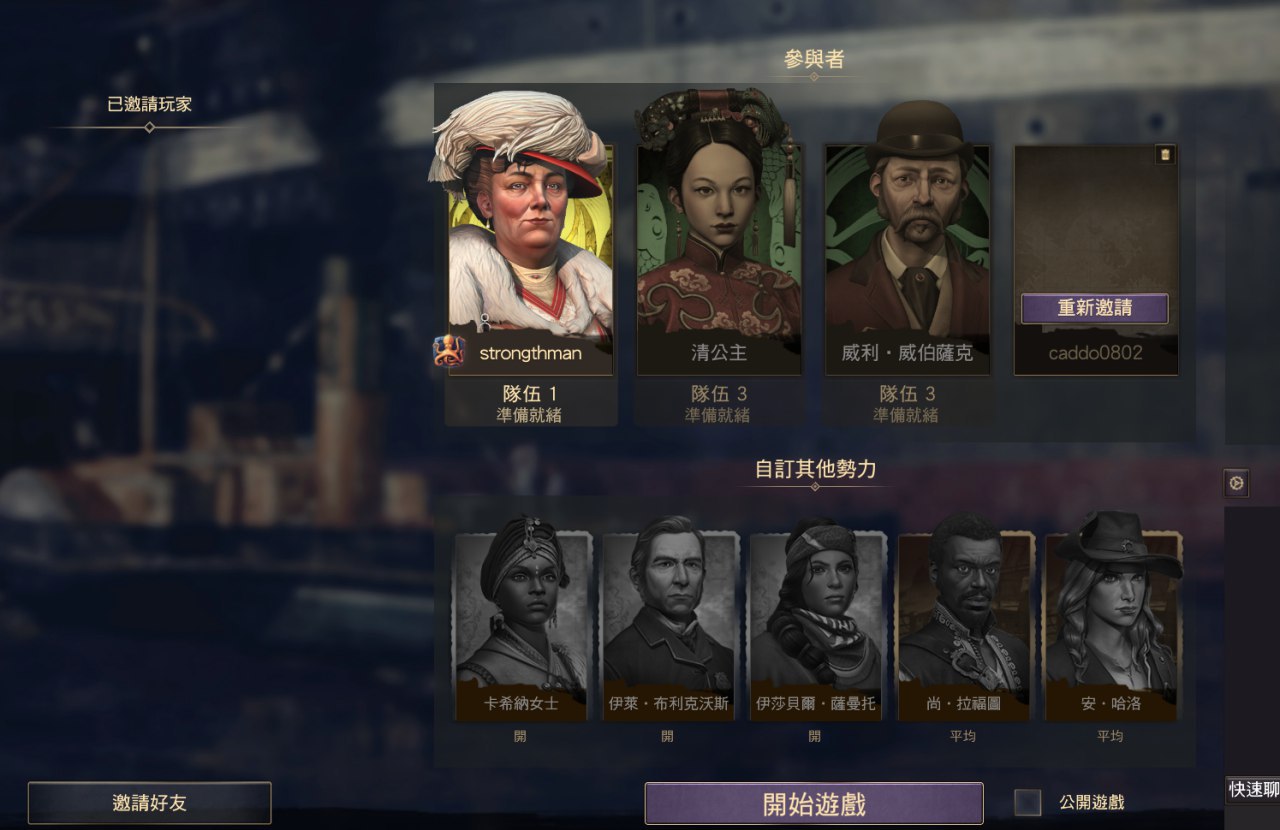
Task: Select the strongthman participant portrait
Action: point(529,240)
